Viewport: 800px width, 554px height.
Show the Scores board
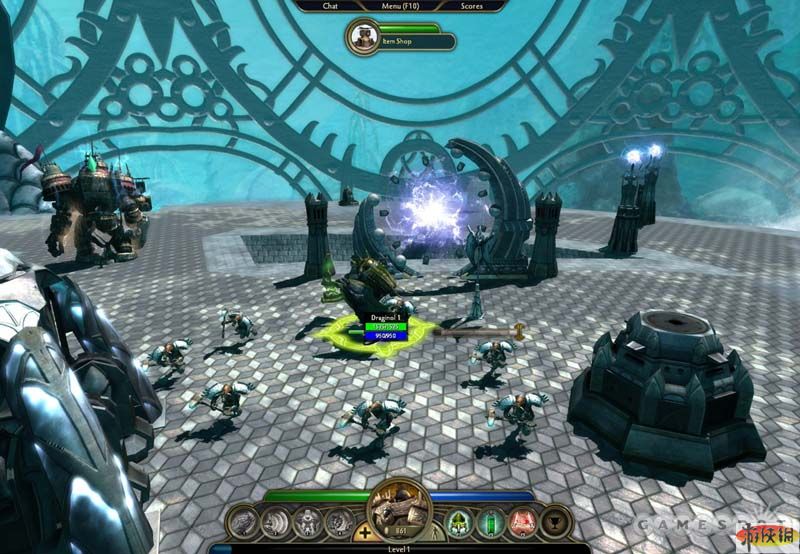pos(472,5)
